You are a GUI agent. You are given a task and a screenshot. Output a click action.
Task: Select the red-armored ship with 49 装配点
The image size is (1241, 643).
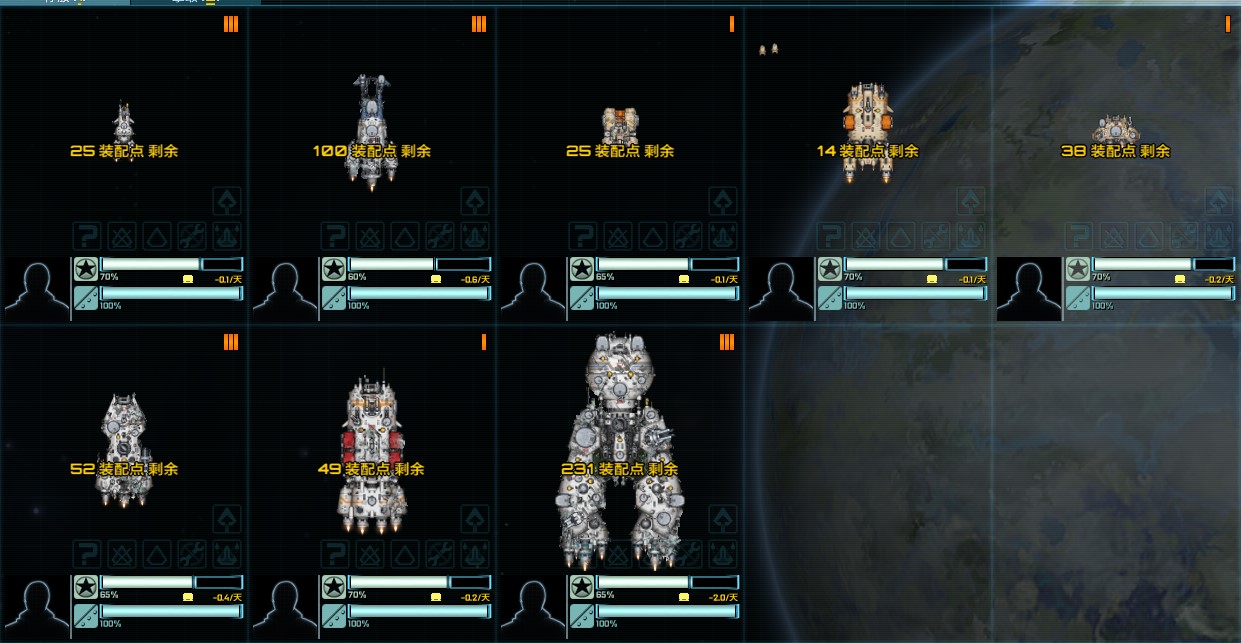(x=371, y=455)
